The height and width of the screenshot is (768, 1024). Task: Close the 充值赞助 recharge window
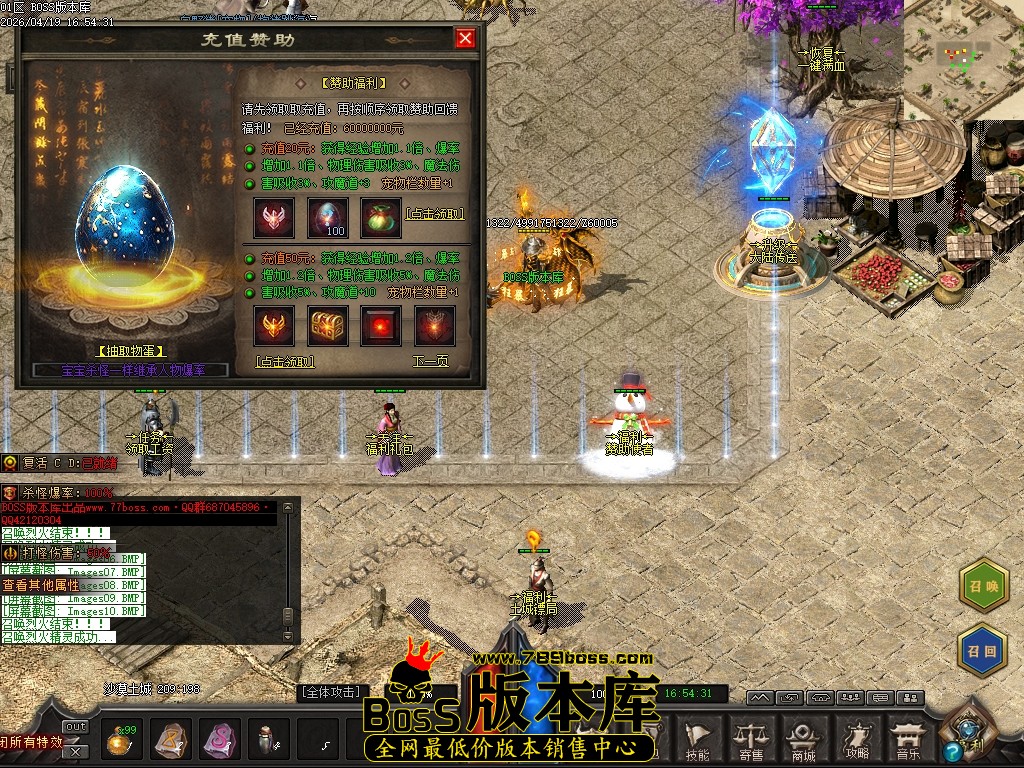pyautogui.click(x=465, y=38)
